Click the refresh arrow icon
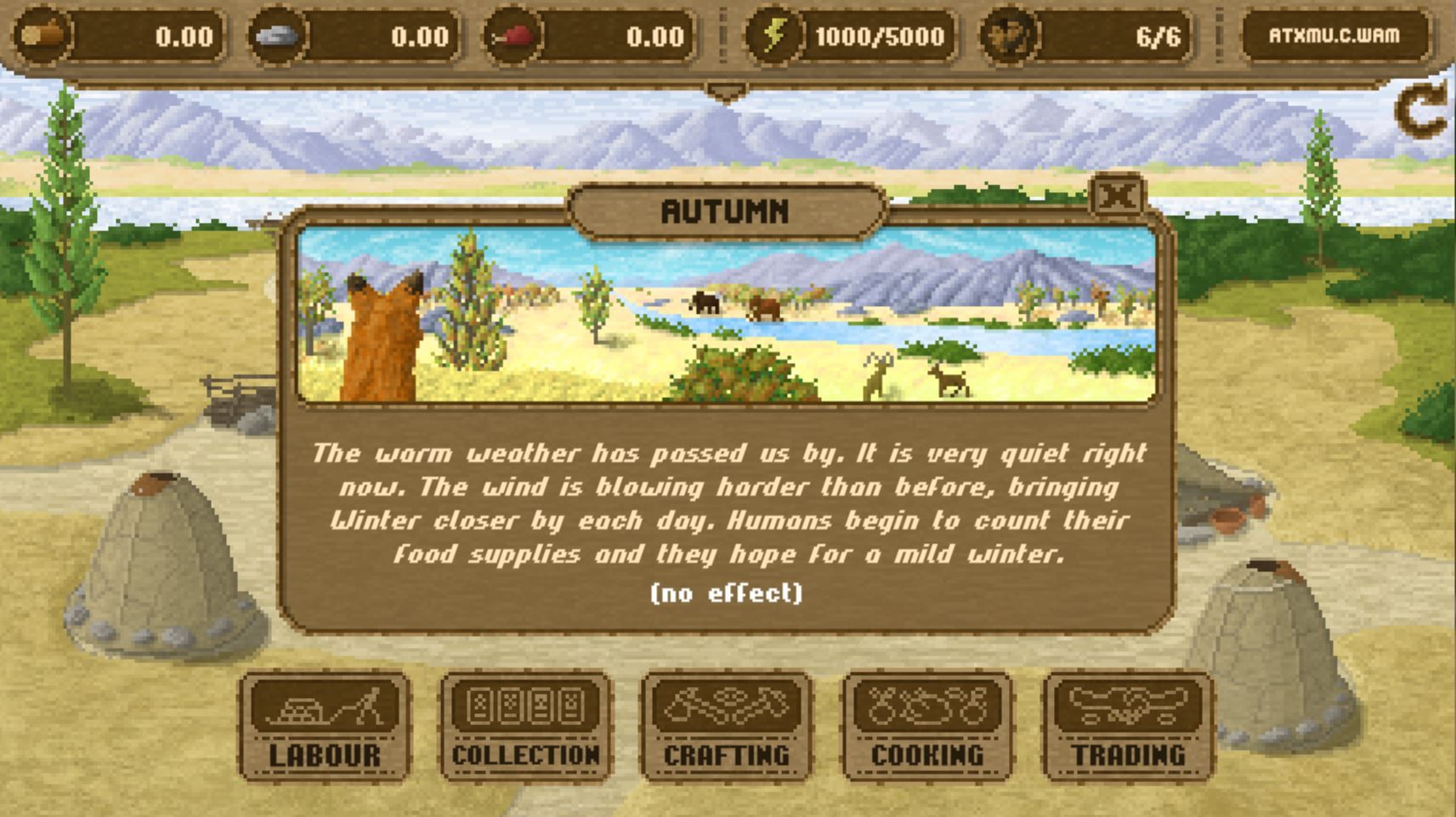The height and width of the screenshot is (817, 1456). click(x=1420, y=111)
